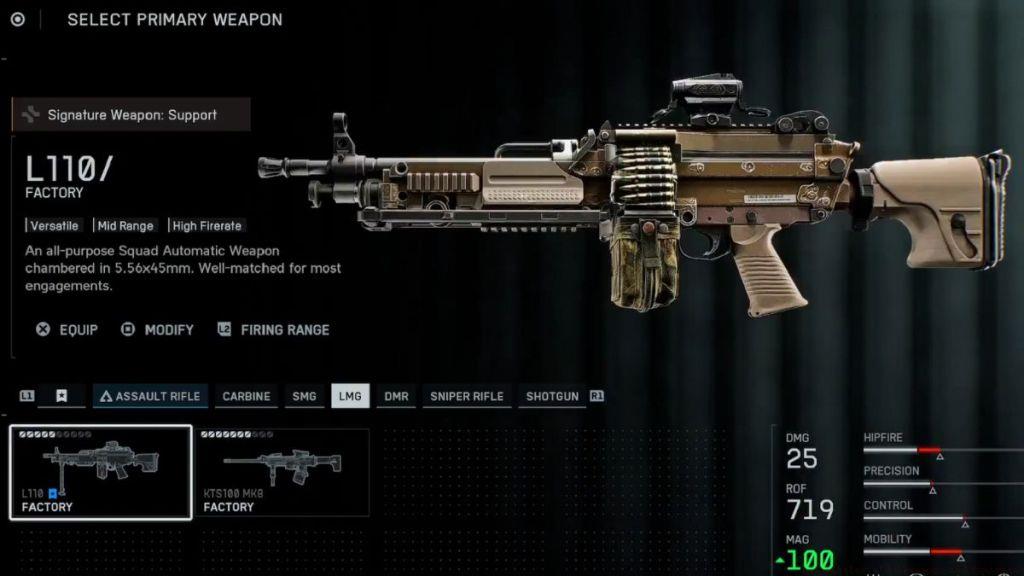Open the bookmarked favorites tab
1024x576 pixels.
(61, 396)
